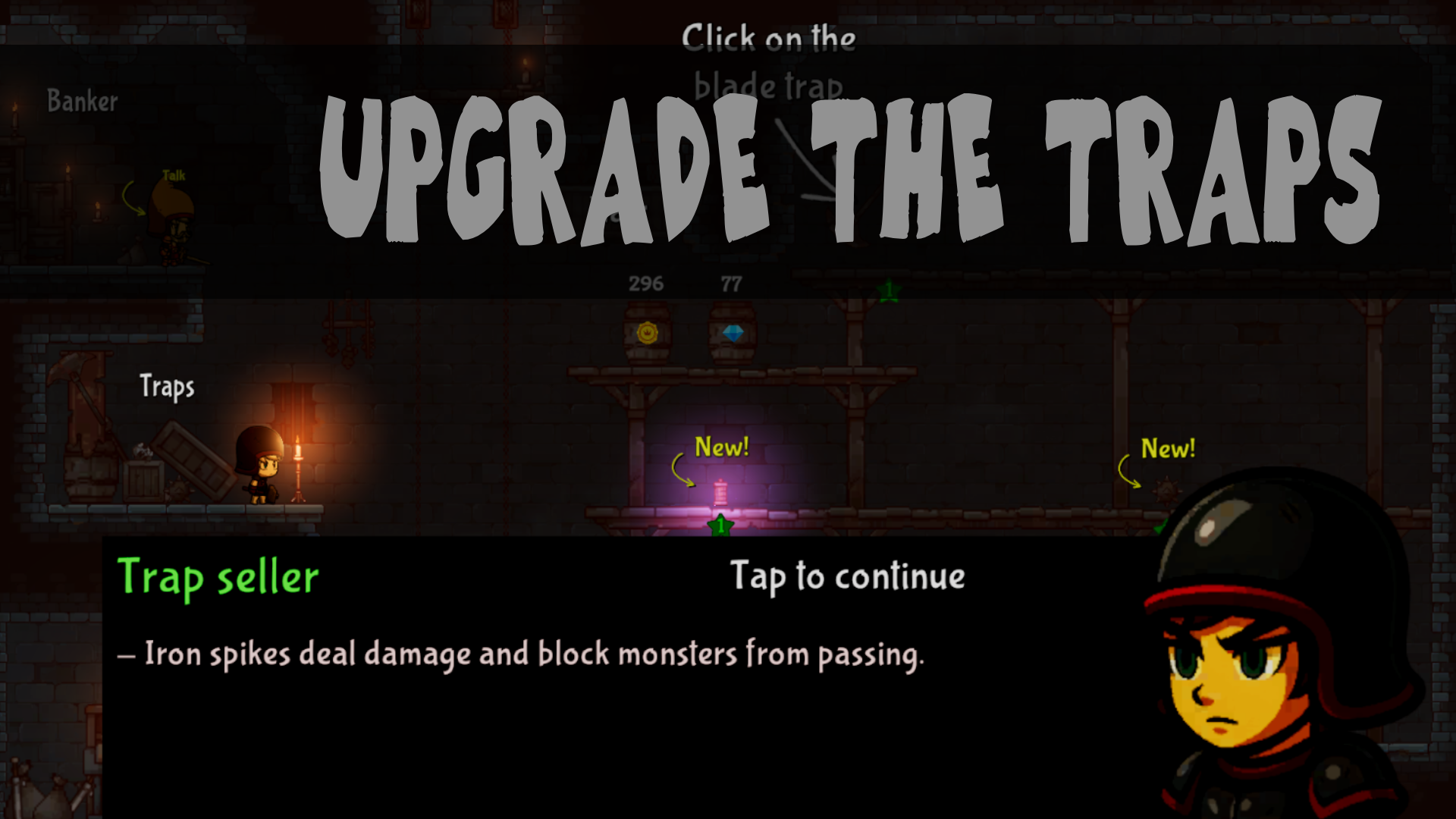Click the new iron spikes trap
The width and height of the screenshot is (1456, 819).
tap(719, 492)
